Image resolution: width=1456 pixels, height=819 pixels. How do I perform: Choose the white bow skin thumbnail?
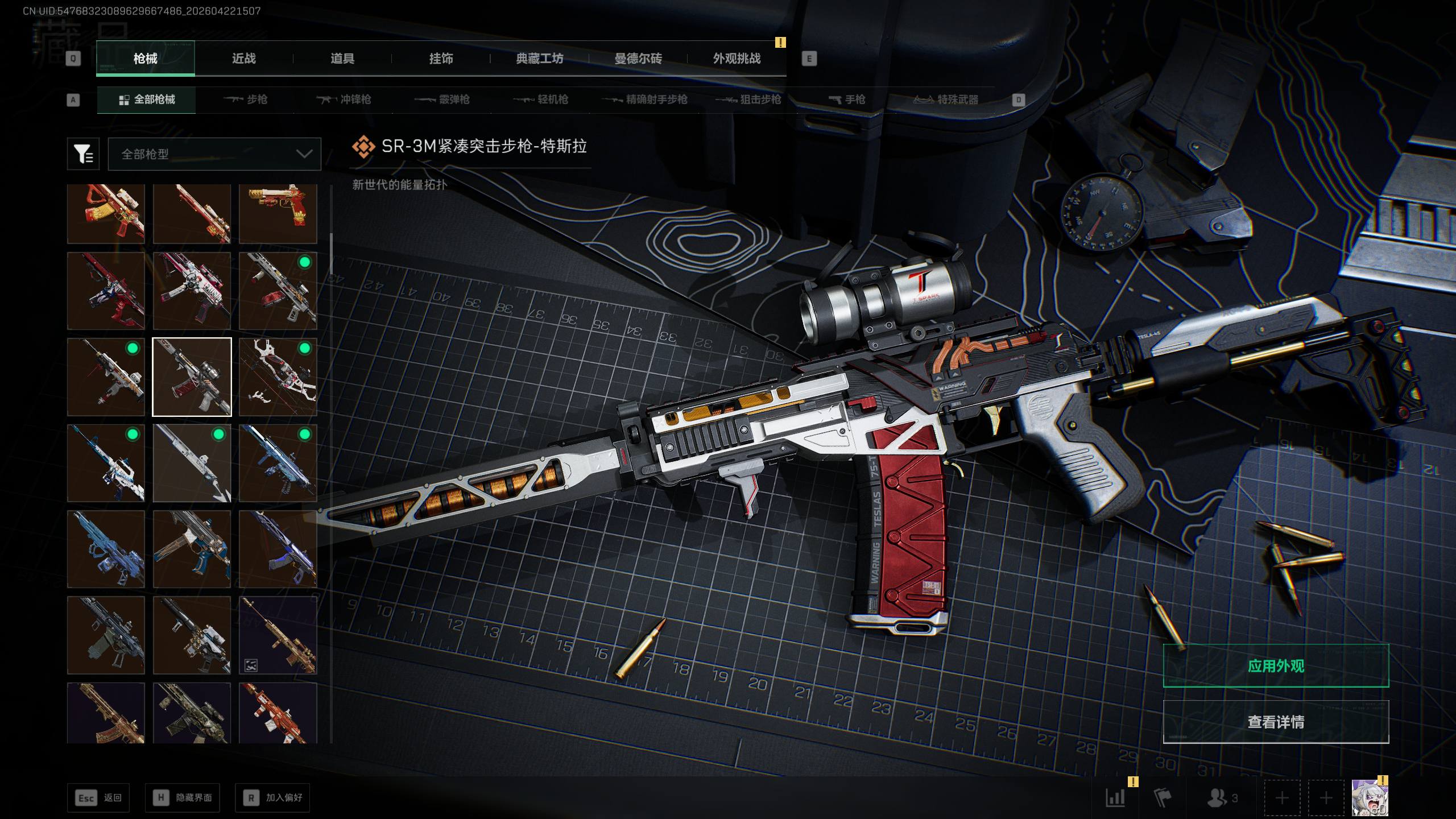(x=278, y=377)
